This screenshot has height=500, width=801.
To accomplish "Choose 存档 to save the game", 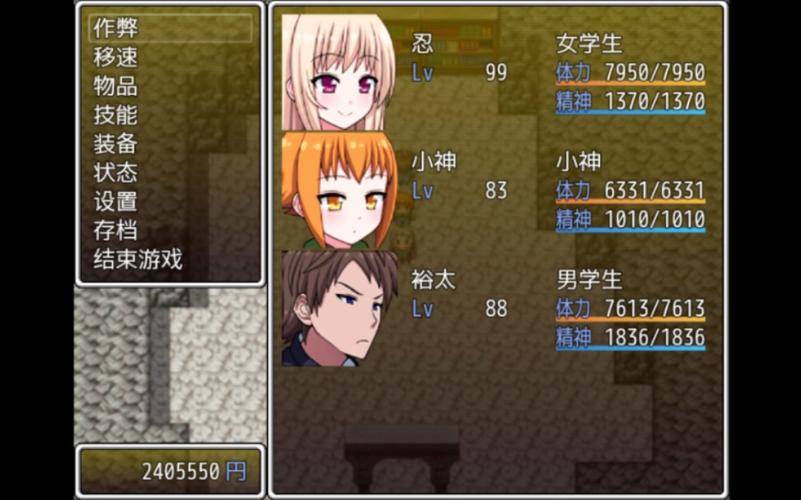I will [x=116, y=231].
